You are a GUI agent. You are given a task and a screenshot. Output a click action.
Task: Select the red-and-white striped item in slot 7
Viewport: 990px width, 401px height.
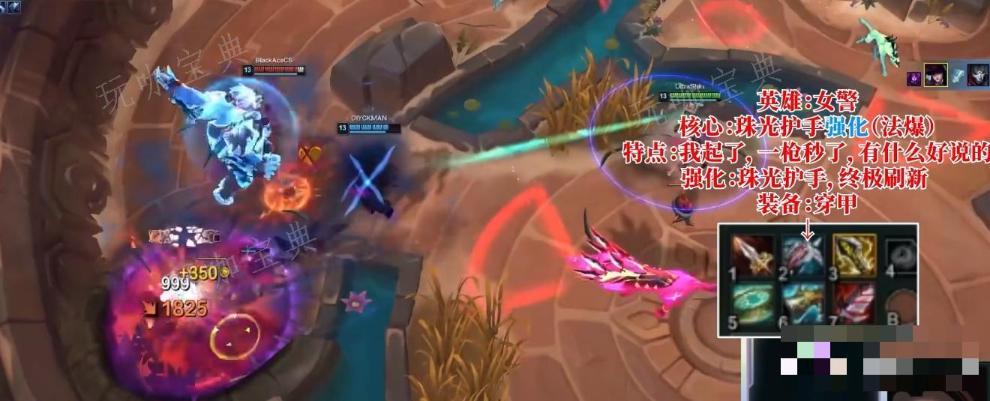[x=854, y=302]
